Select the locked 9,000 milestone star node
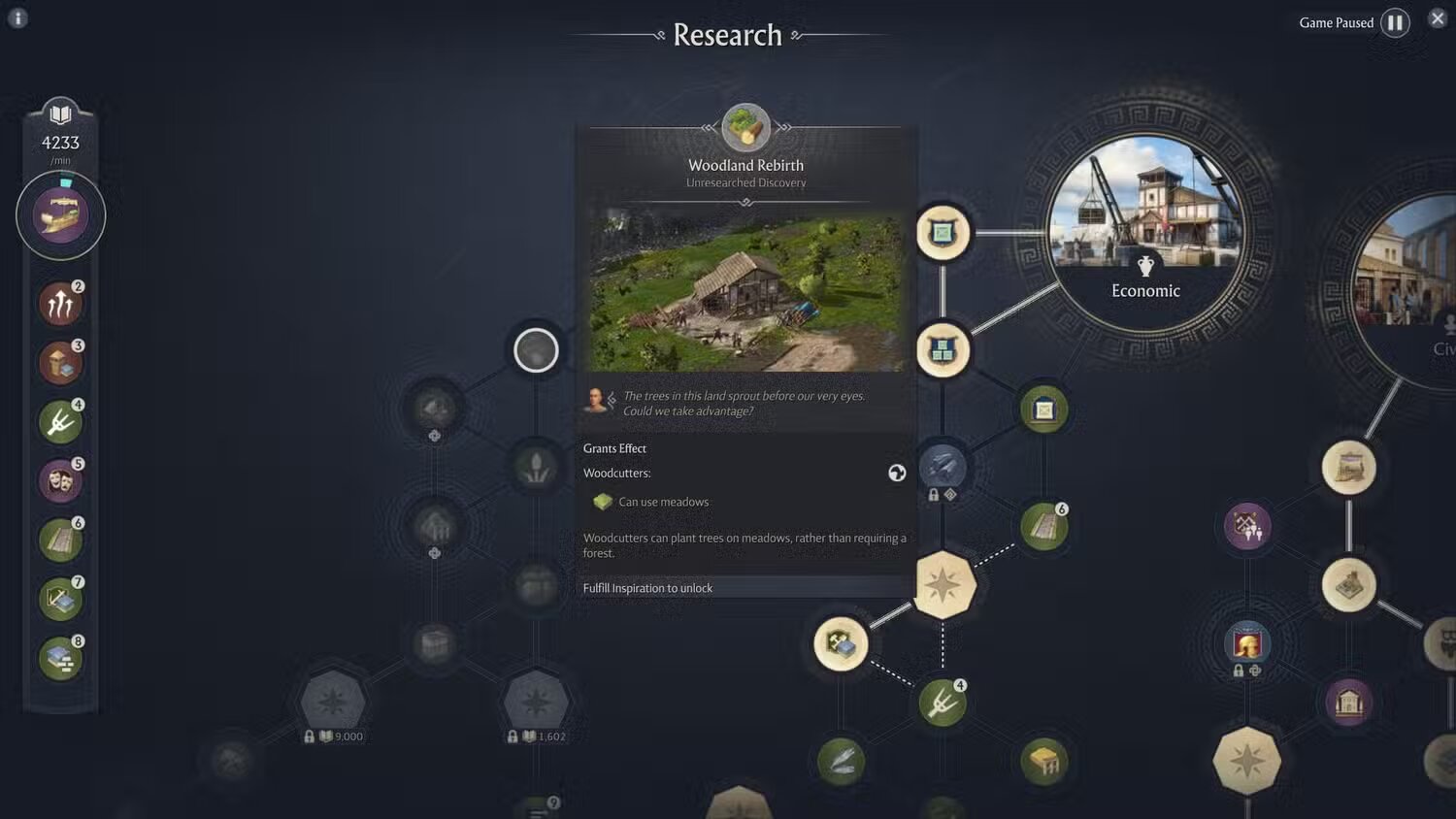1456x819 pixels. 334,701
